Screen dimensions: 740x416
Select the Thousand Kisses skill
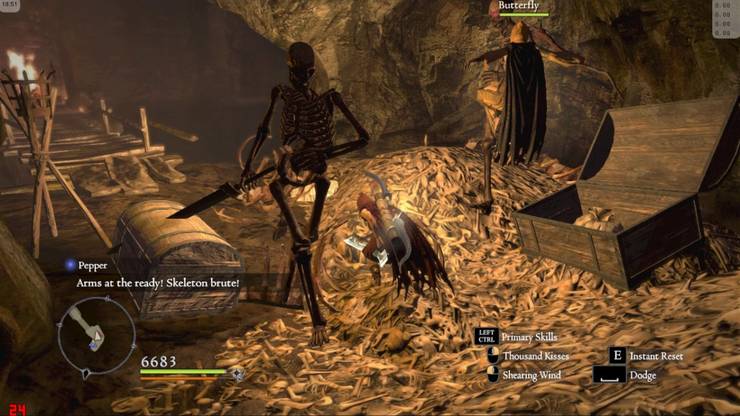(x=535, y=356)
